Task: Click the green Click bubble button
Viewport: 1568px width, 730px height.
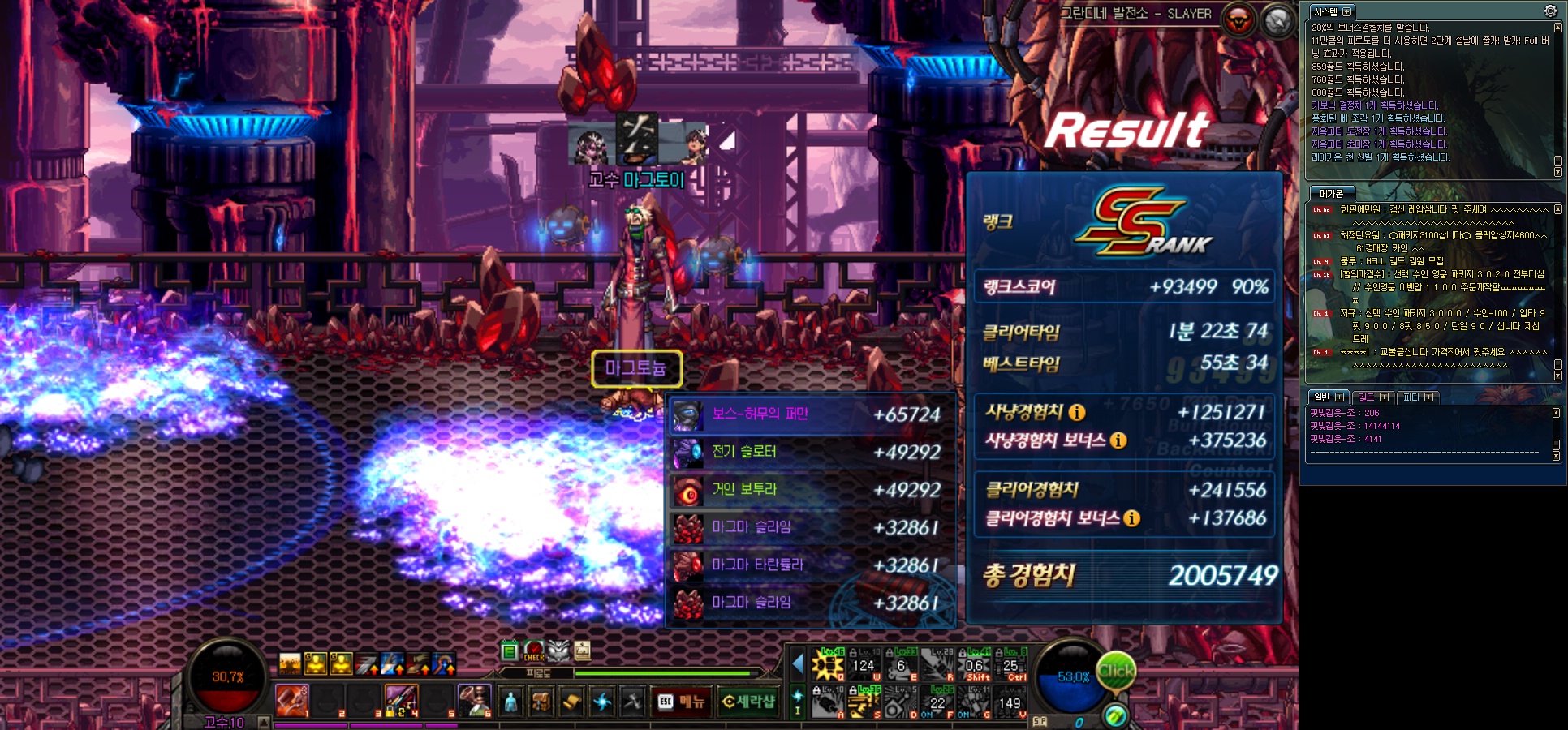Action: (x=1116, y=671)
